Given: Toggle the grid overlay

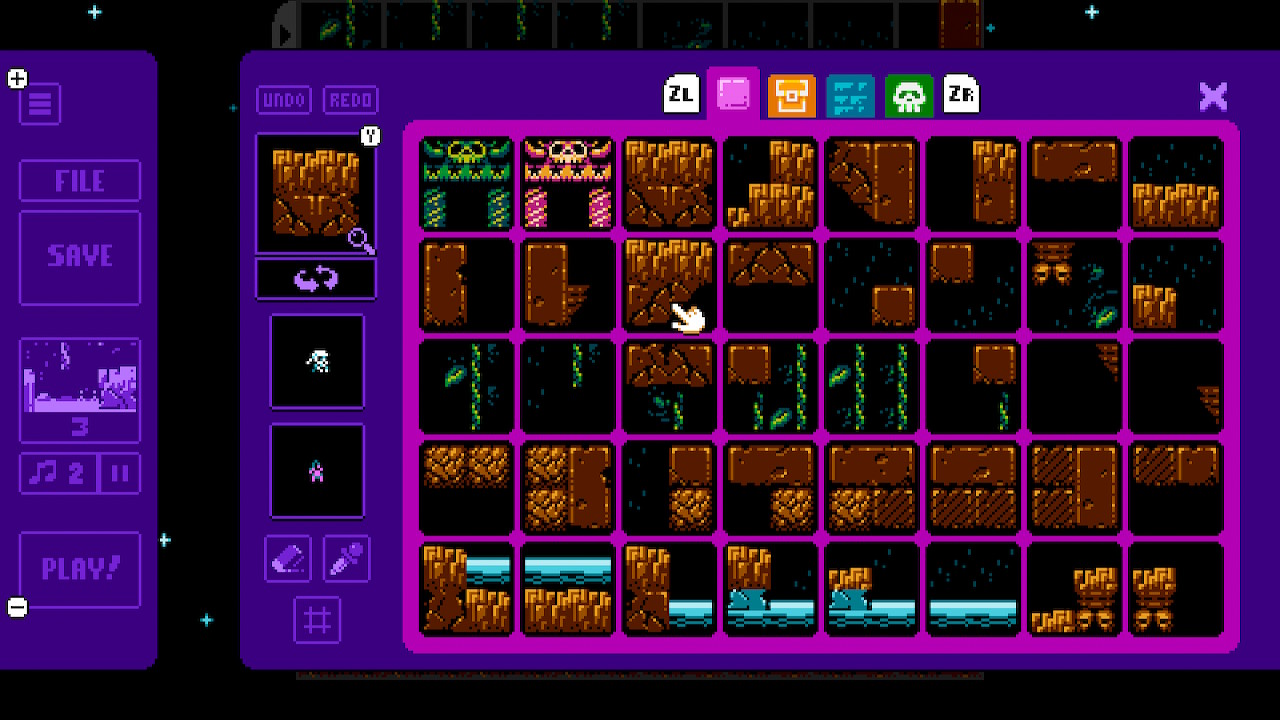Looking at the screenshot, I should (x=317, y=620).
